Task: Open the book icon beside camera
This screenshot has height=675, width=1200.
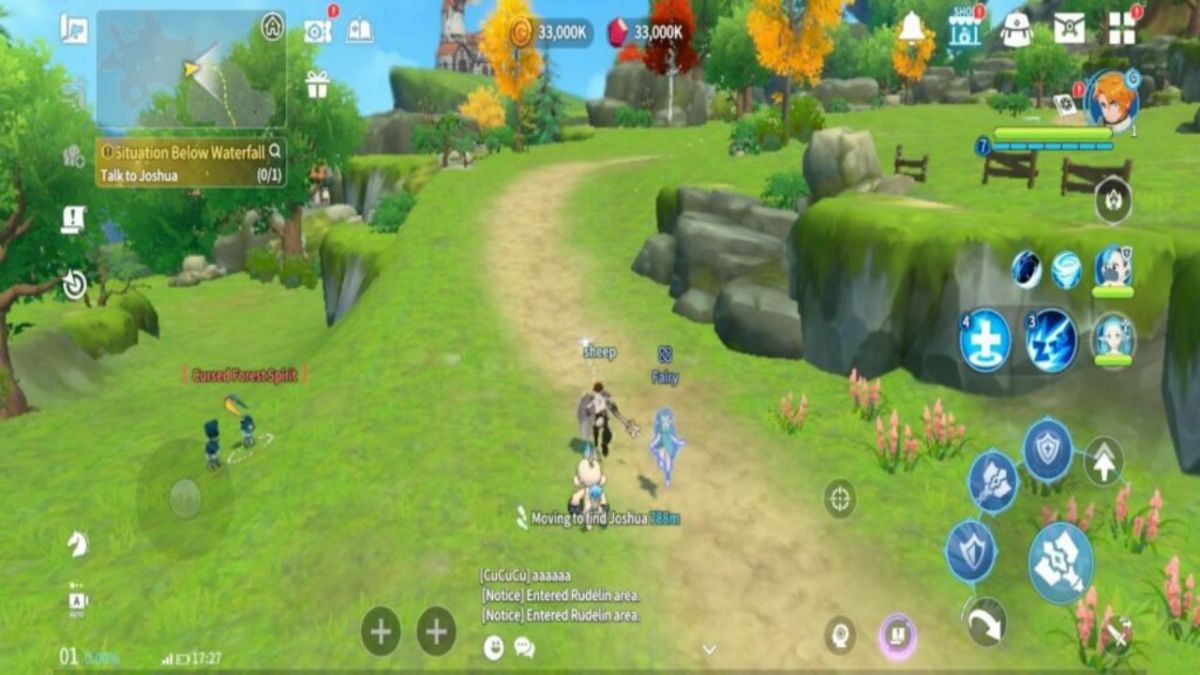Action: pos(359,31)
